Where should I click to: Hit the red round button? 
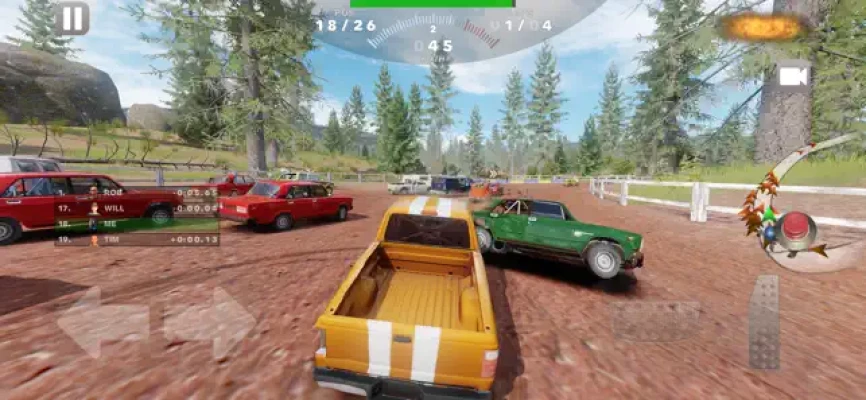click(797, 229)
